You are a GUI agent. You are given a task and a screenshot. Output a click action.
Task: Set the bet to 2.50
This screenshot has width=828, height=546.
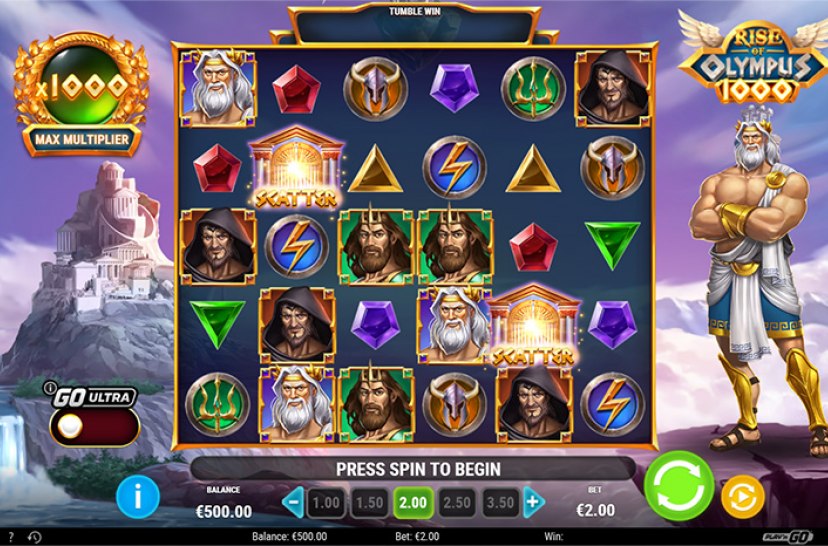[456, 501]
